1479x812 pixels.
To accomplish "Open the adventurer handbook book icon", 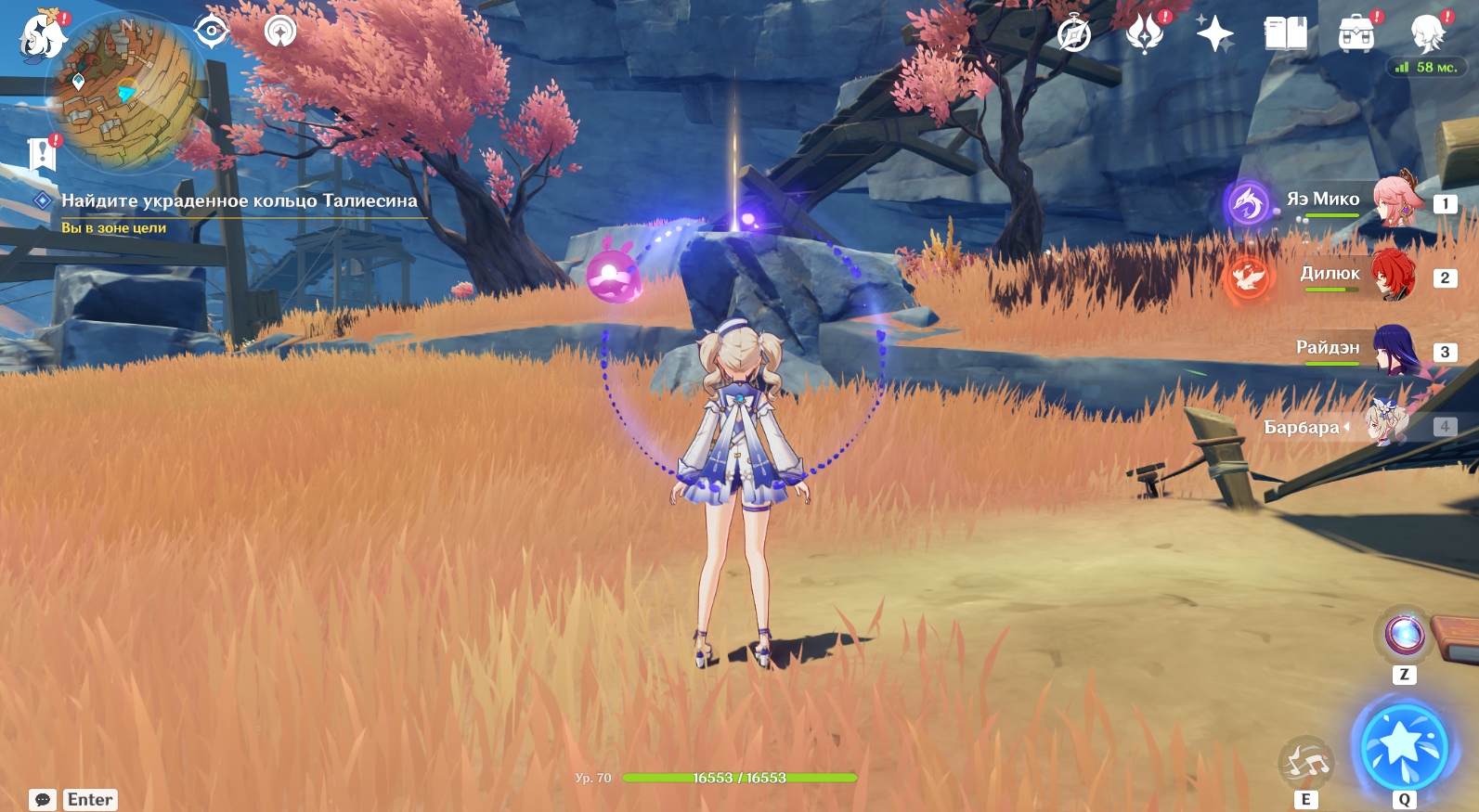I will point(1285,35).
